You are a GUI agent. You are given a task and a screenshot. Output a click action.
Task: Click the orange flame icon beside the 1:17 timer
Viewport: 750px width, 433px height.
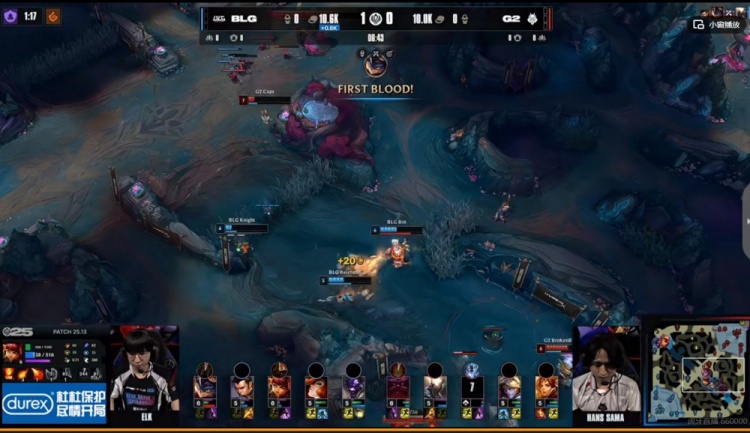point(53,16)
